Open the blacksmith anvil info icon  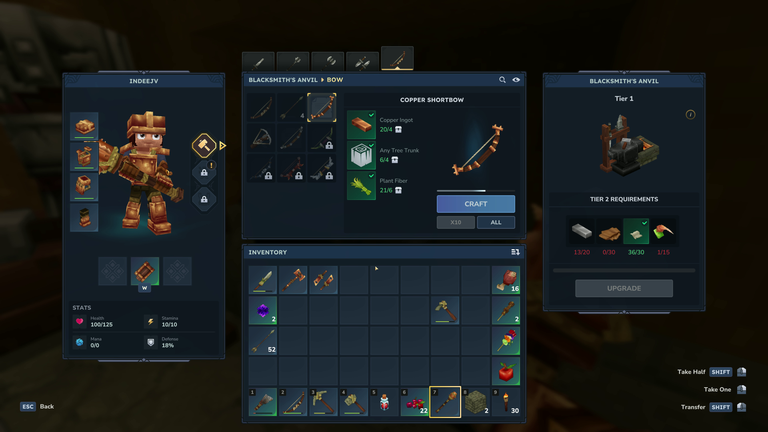click(690, 115)
